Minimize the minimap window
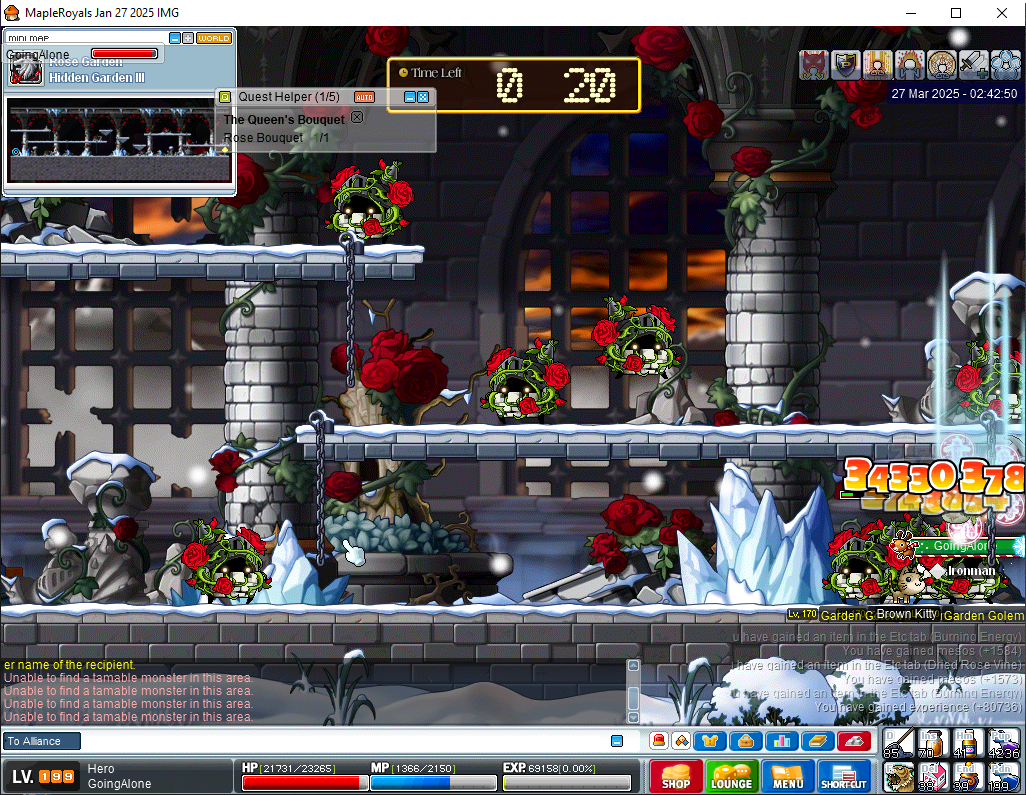The width and height of the screenshot is (1026, 795). pyautogui.click(x=175, y=38)
